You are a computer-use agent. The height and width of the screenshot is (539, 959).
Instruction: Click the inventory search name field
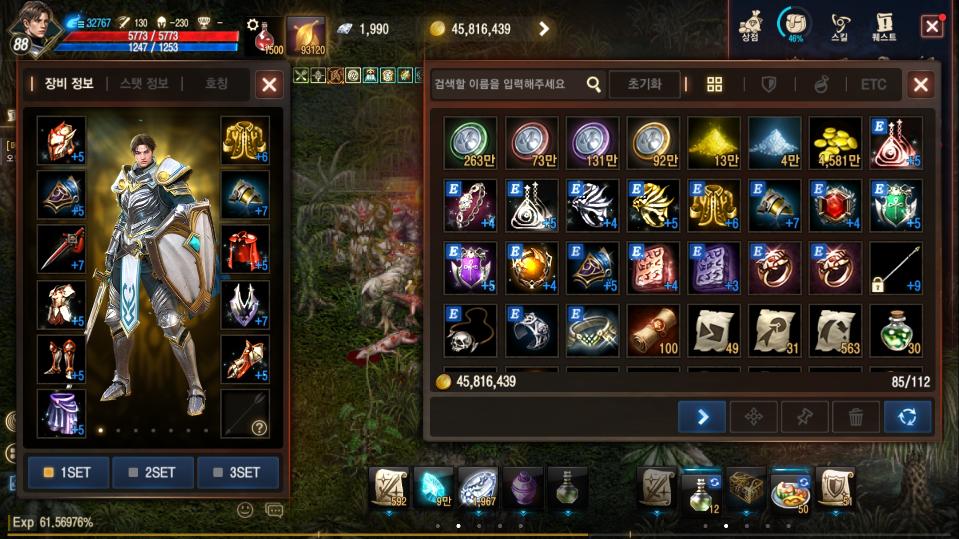coord(508,85)
